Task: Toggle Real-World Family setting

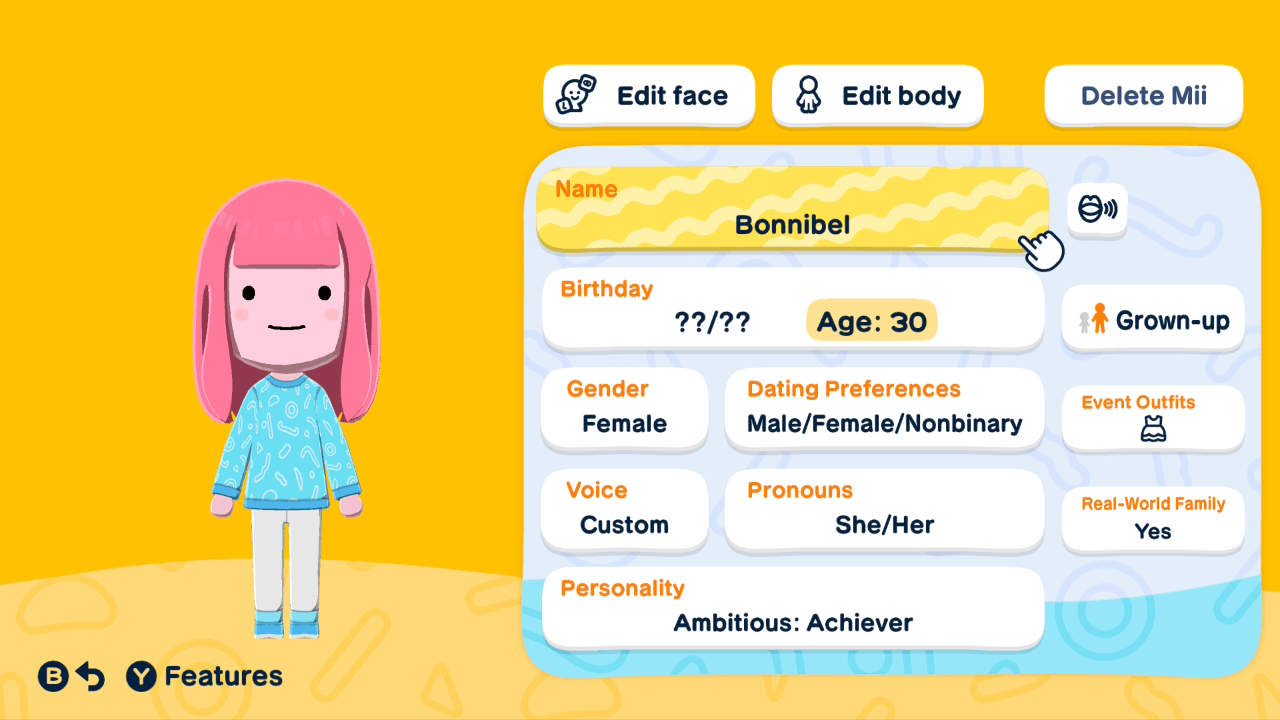Action: pyautogui.click(x=1152, y=519)
